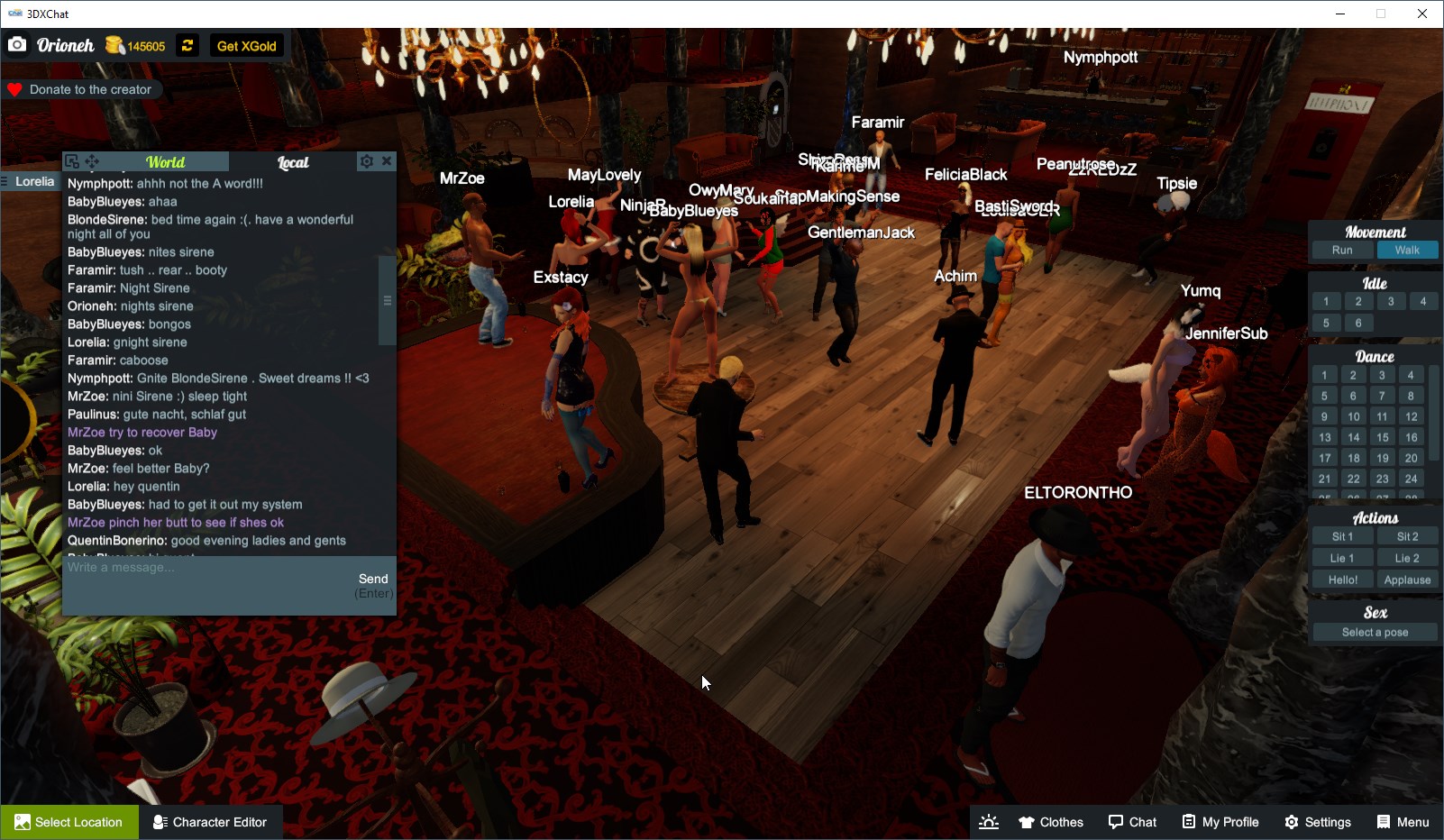
Task: Open the Select a pose dropdown
Action: tap(1374, 632)
